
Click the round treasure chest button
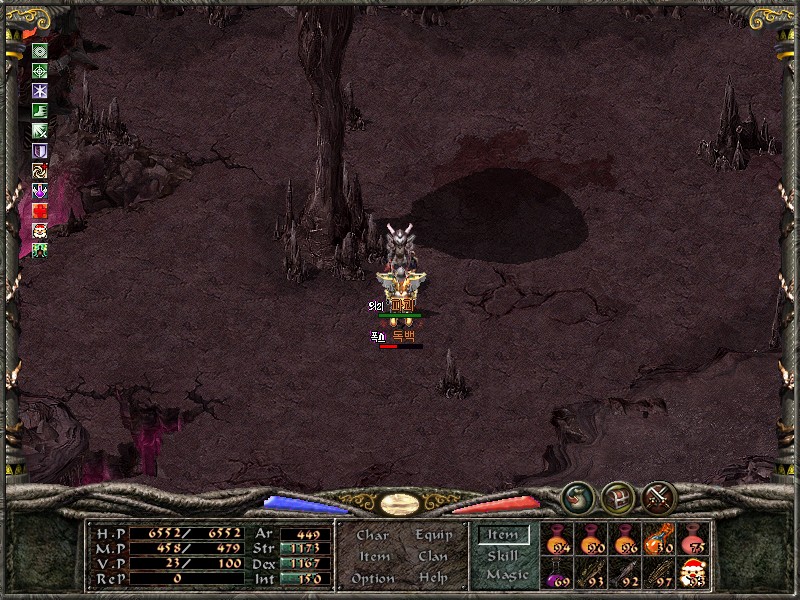tap(617, 497)
